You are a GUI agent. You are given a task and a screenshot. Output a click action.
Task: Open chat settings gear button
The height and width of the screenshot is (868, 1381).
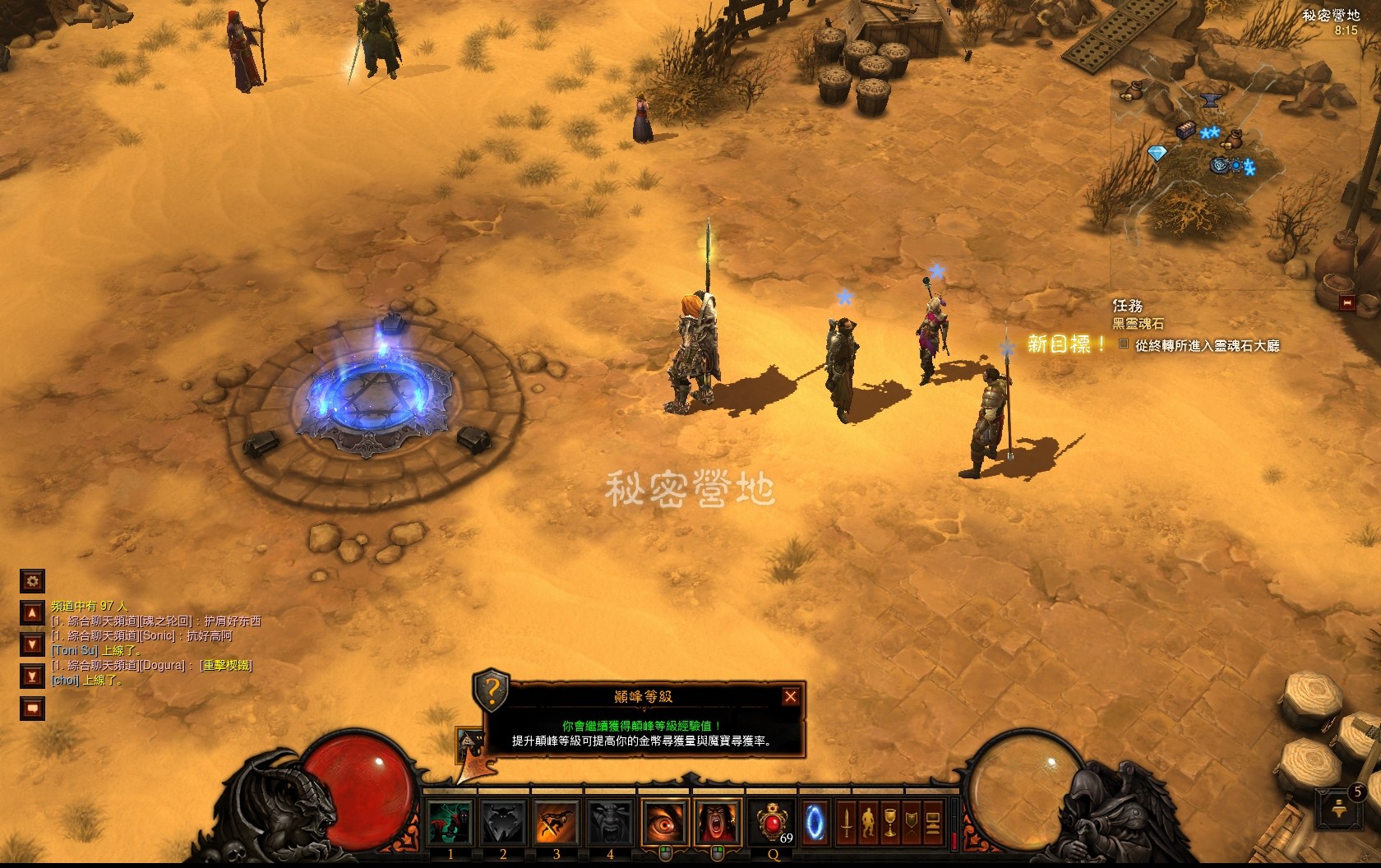tap(32, 582)
